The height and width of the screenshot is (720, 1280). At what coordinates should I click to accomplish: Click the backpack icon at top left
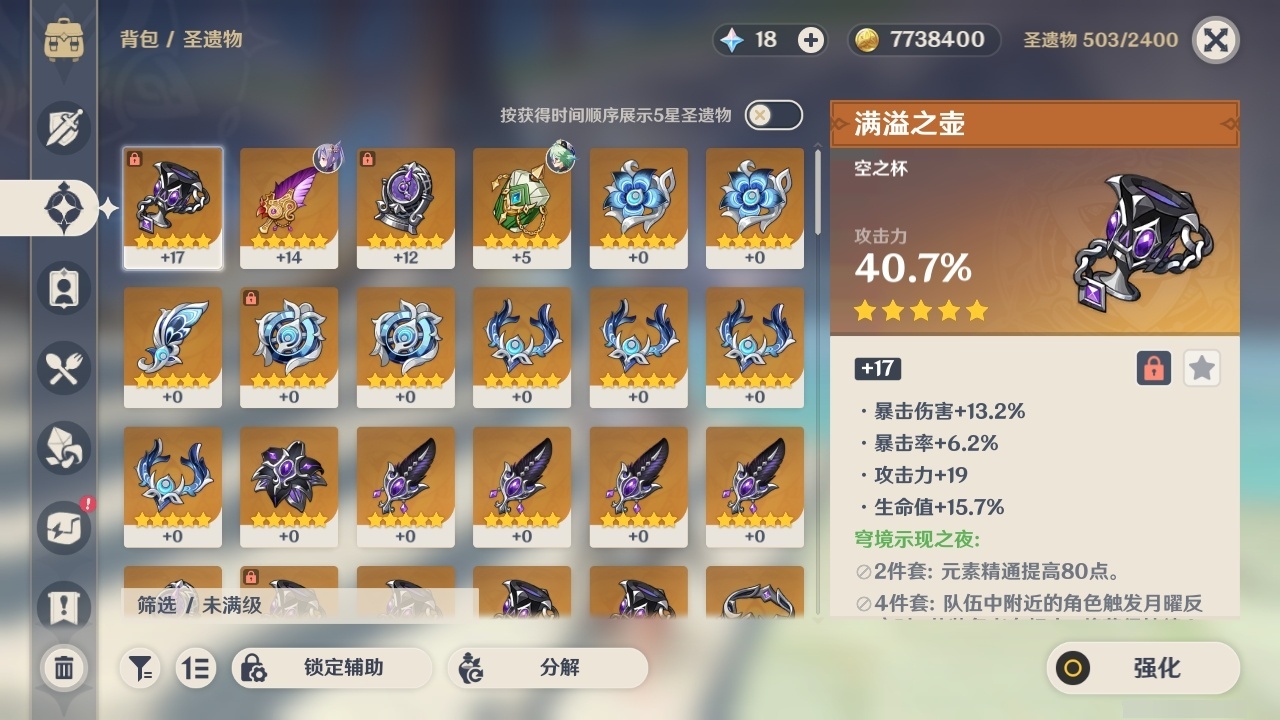click(x=63, y=40)
